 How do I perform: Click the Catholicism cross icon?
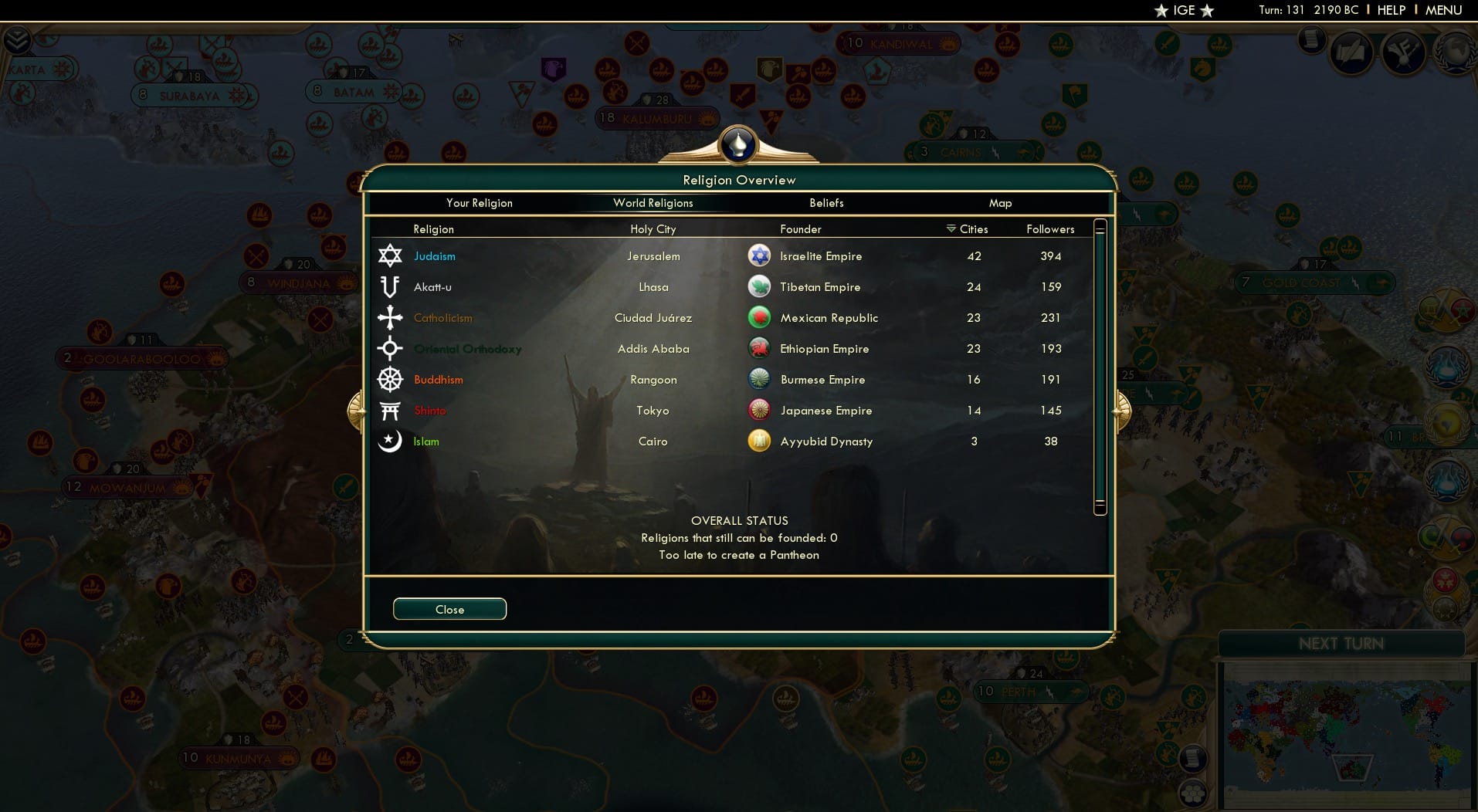(391, 317)
